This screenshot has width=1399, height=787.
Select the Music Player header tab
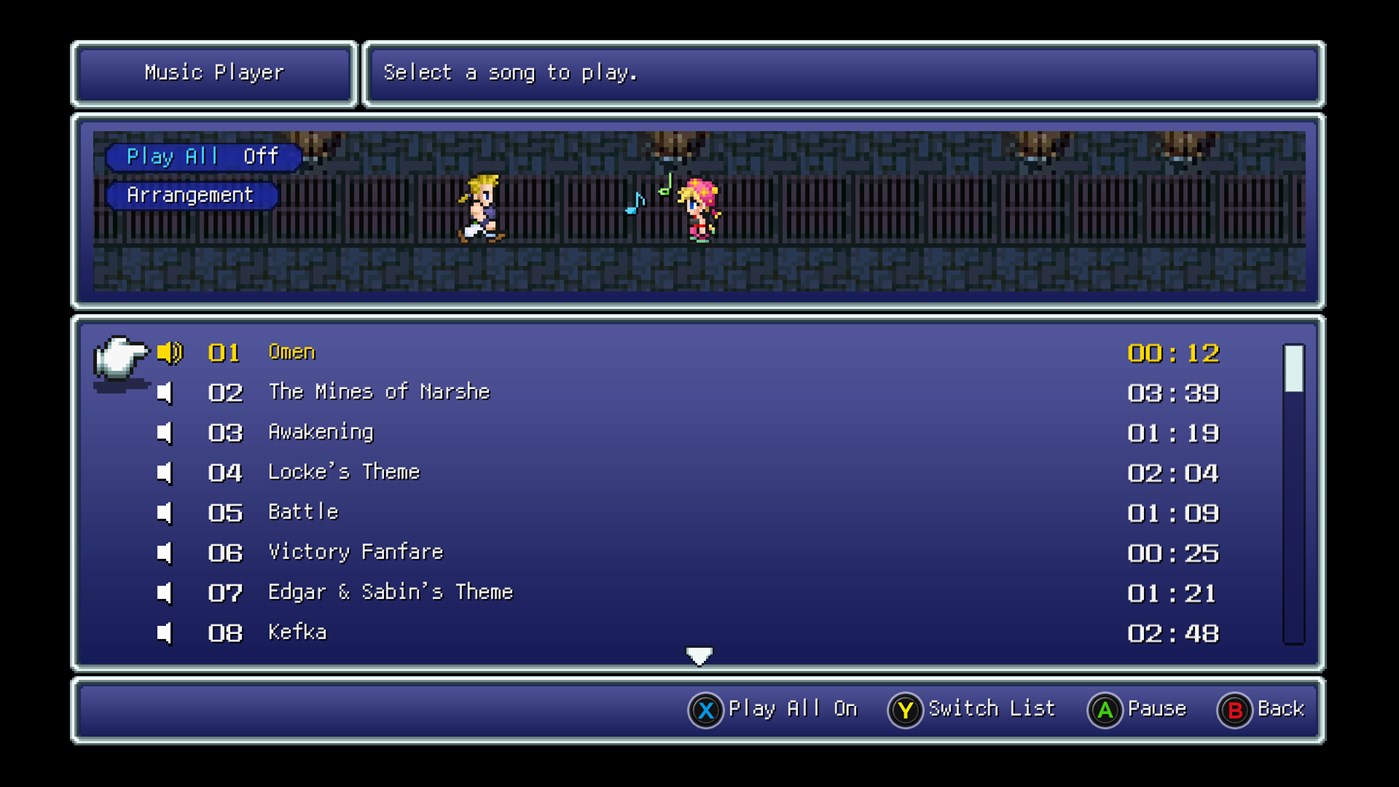click(213, 72)
